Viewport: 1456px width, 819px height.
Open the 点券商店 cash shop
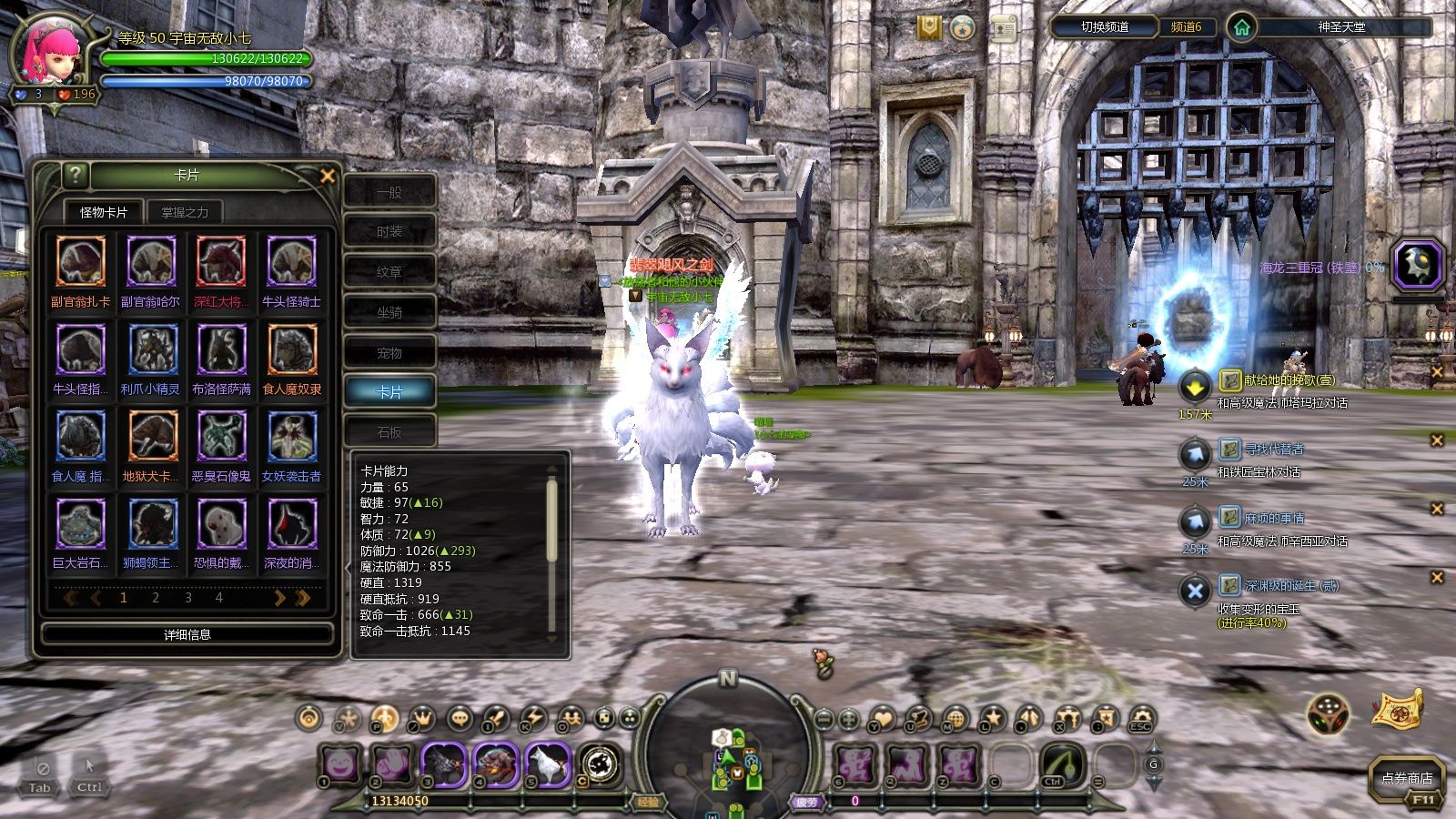pos(1406,778)
